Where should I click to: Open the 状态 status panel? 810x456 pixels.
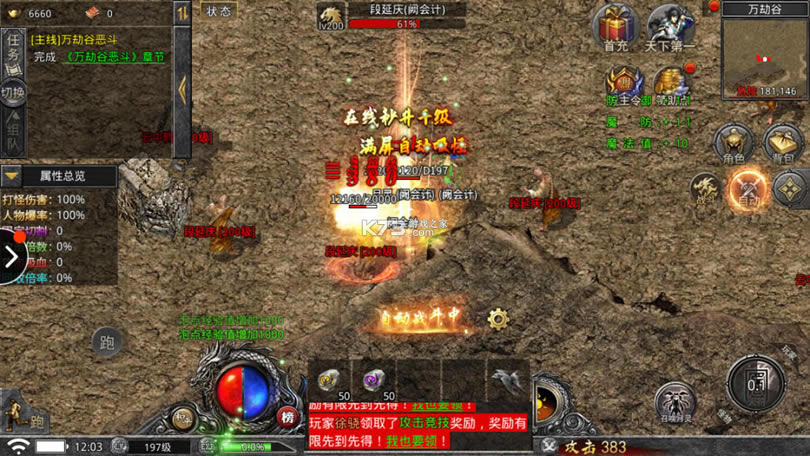click(x=218, y=11)
